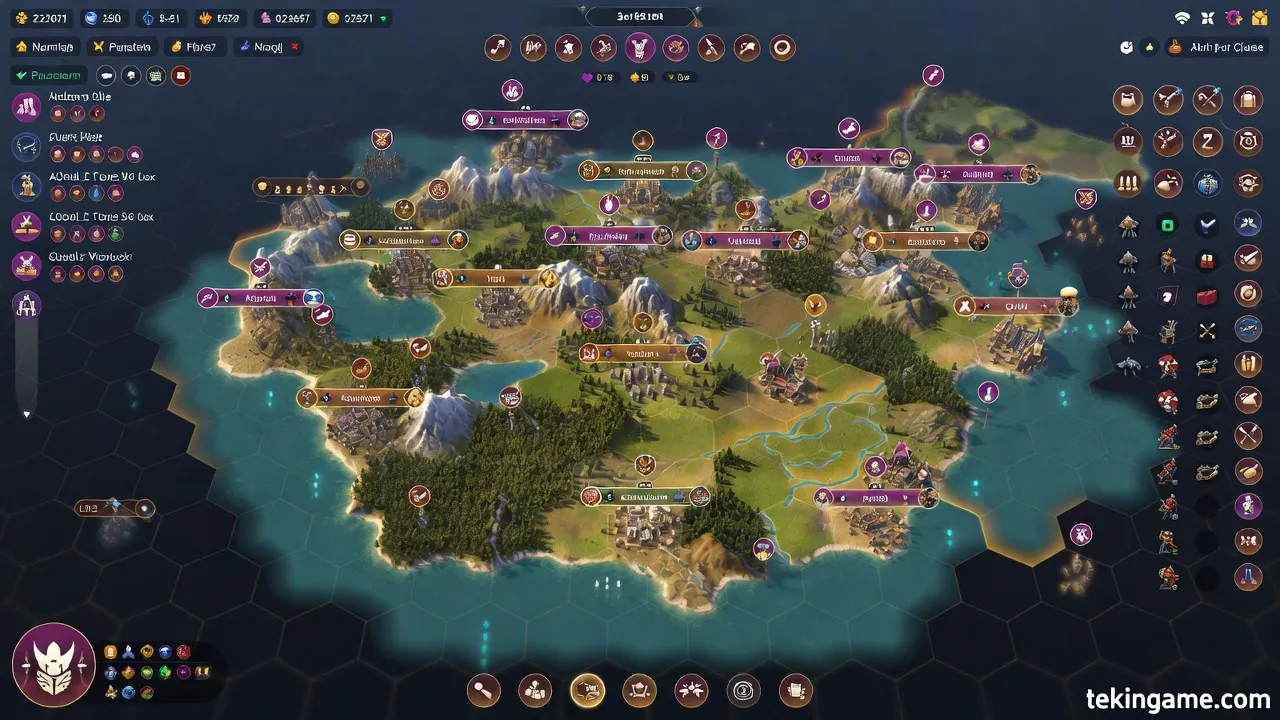Open the scroll icon in bottom bar
The width and height of the screenshot is (1280, 720).
(x=795, y=689)
